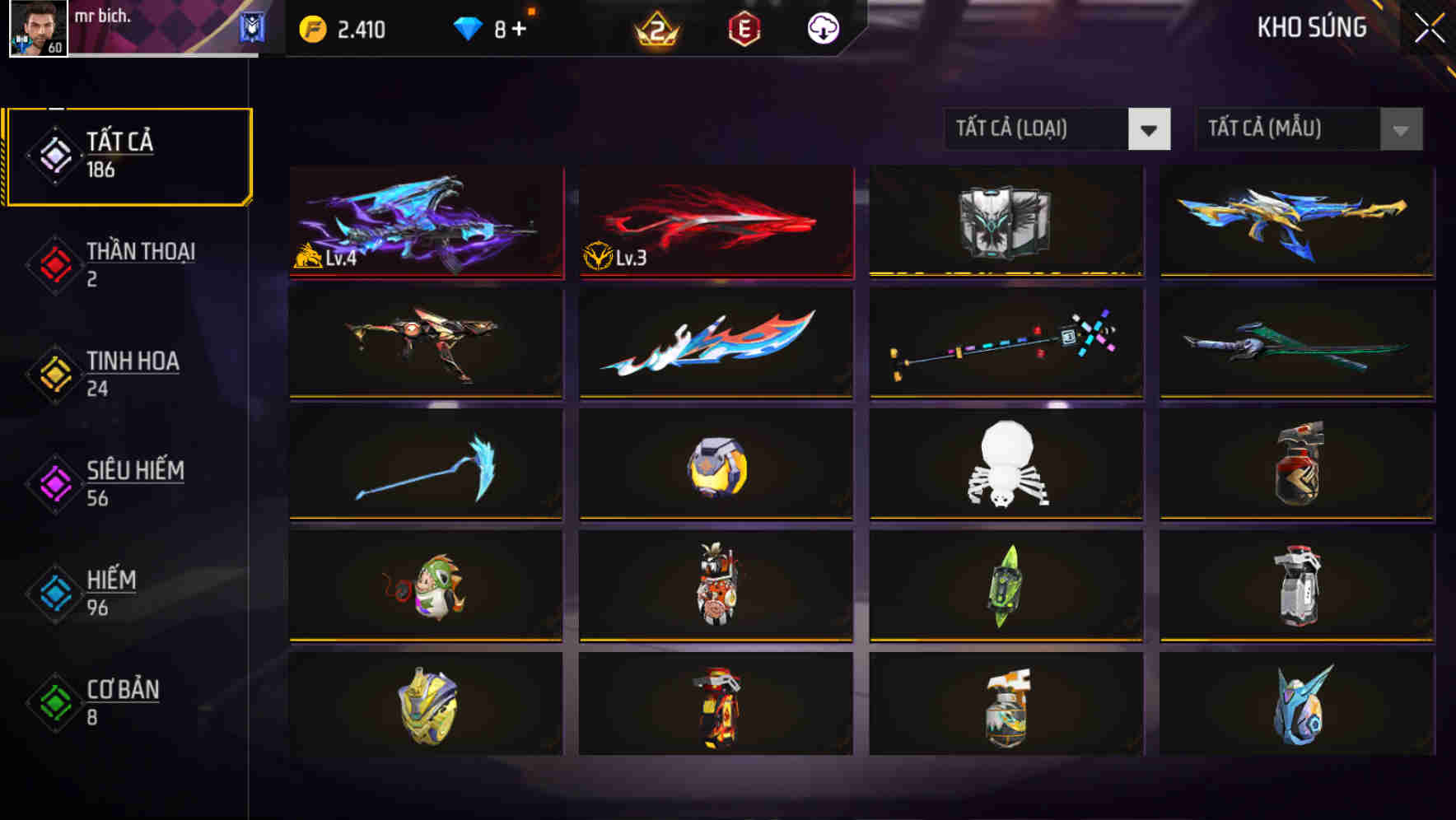Viewport: 1456px width, 820px height.
Task: Open the gold coin currency panel
Action: coord(313,27)
